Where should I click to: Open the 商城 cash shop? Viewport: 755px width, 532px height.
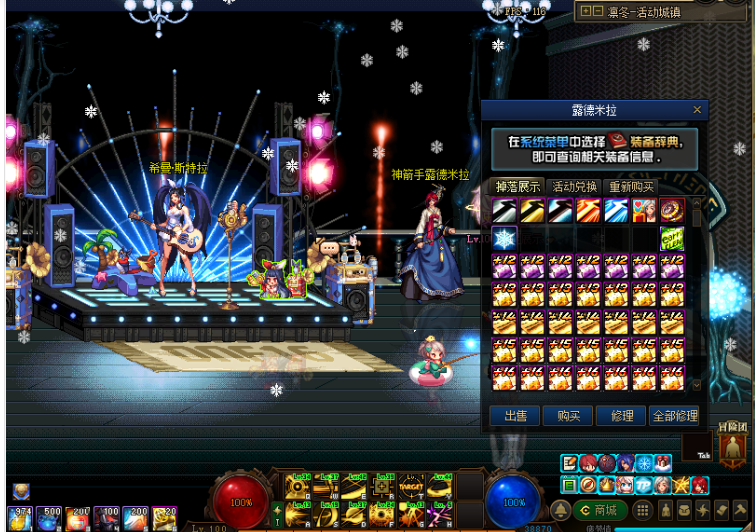click(x=600, y=511)
